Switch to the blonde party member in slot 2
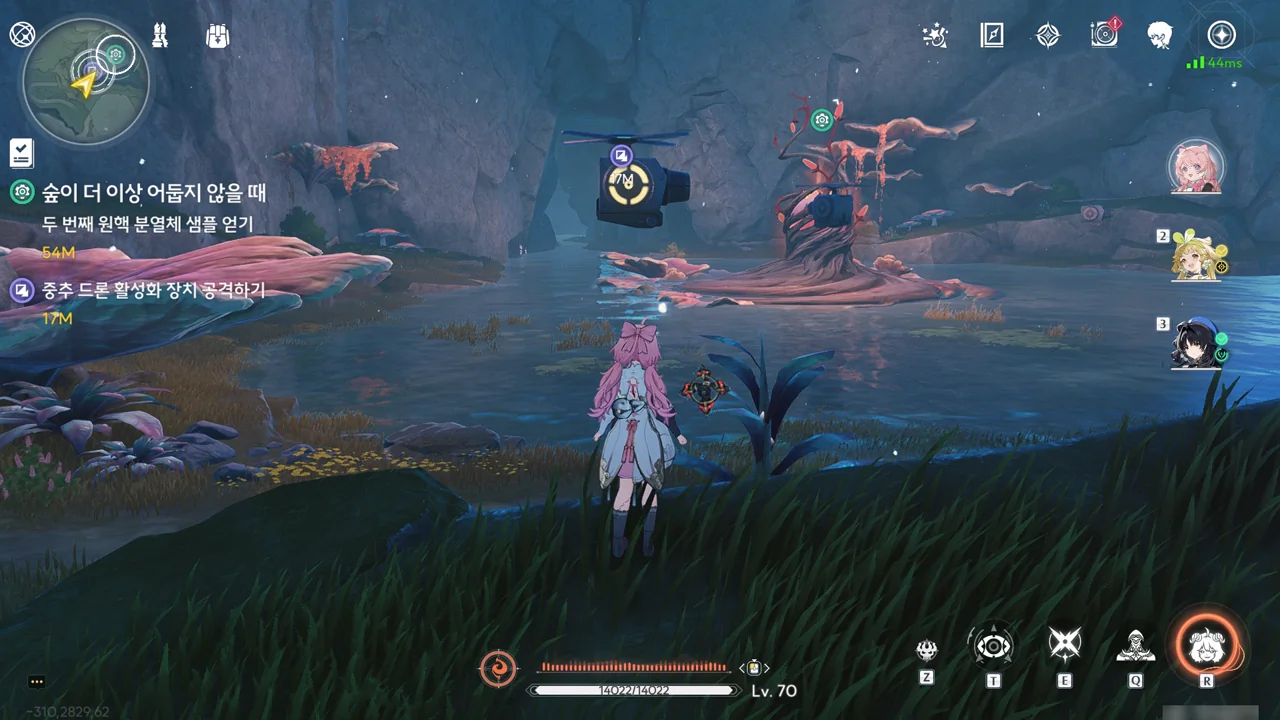Screen dimensions: 1280x720 (1196, 256)
